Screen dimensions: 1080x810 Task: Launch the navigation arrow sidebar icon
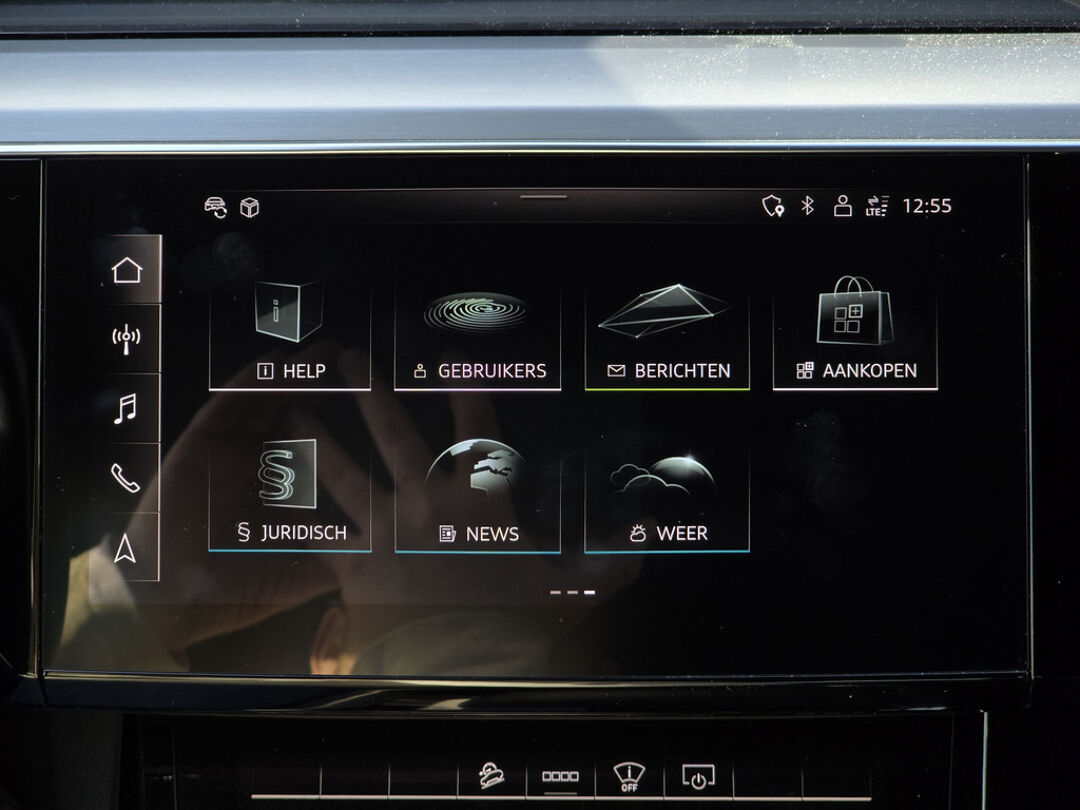126,548
